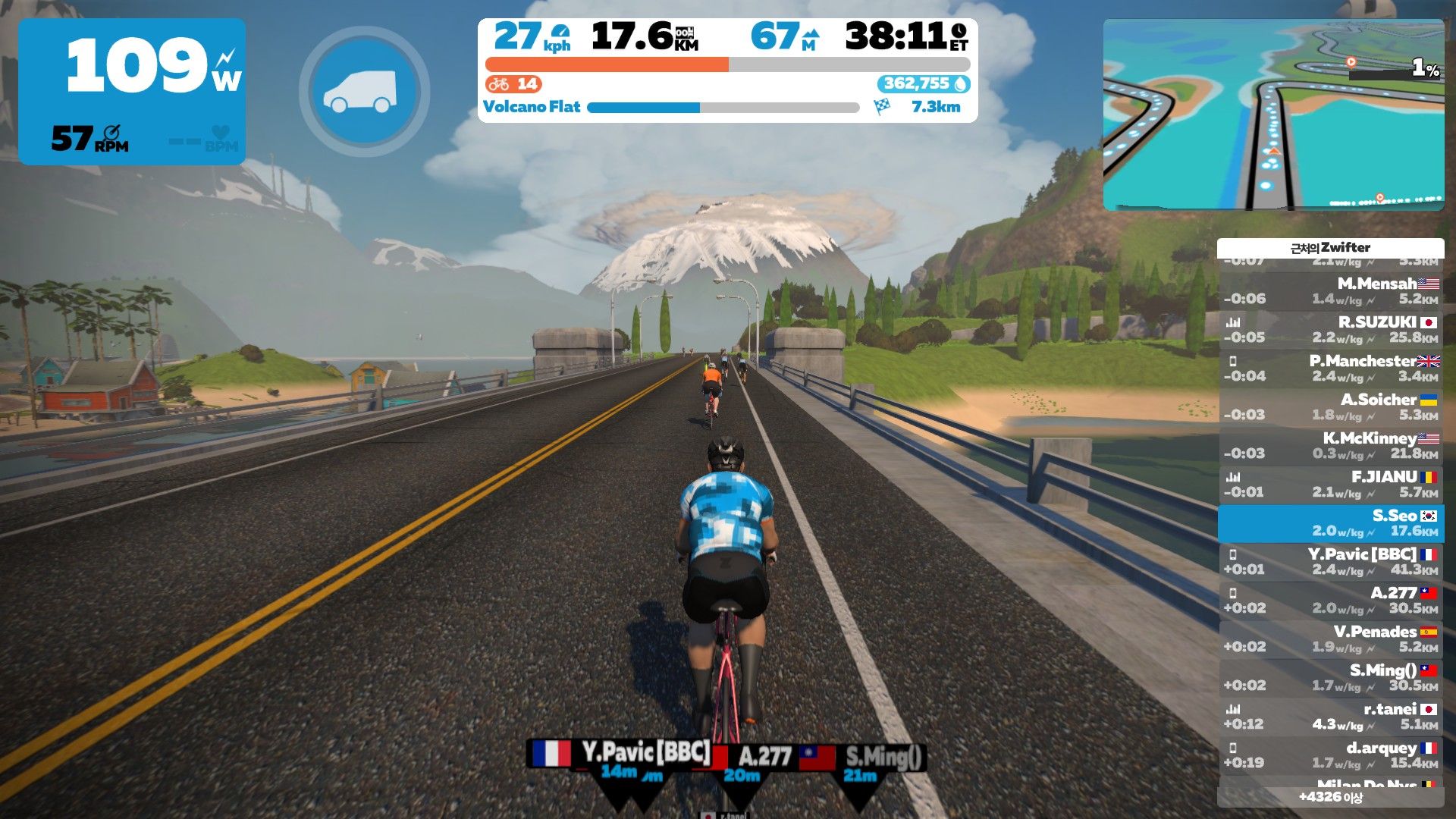Screen dimensions: 1456x819
Task: Choose d.arquey from nearby Zwifters
Action: 1331,755
